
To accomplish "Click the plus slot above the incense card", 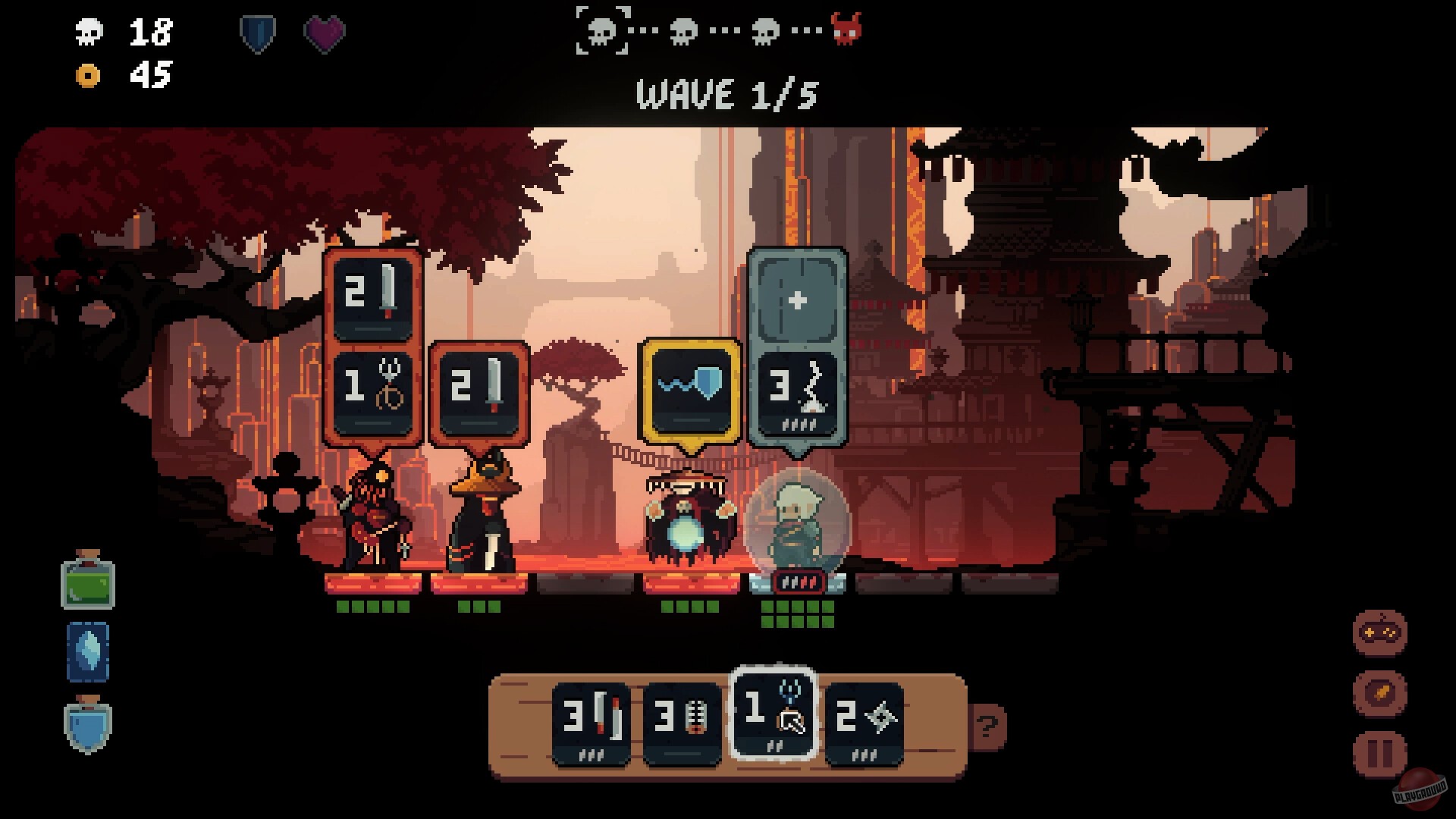I will (x=796, y=302).
